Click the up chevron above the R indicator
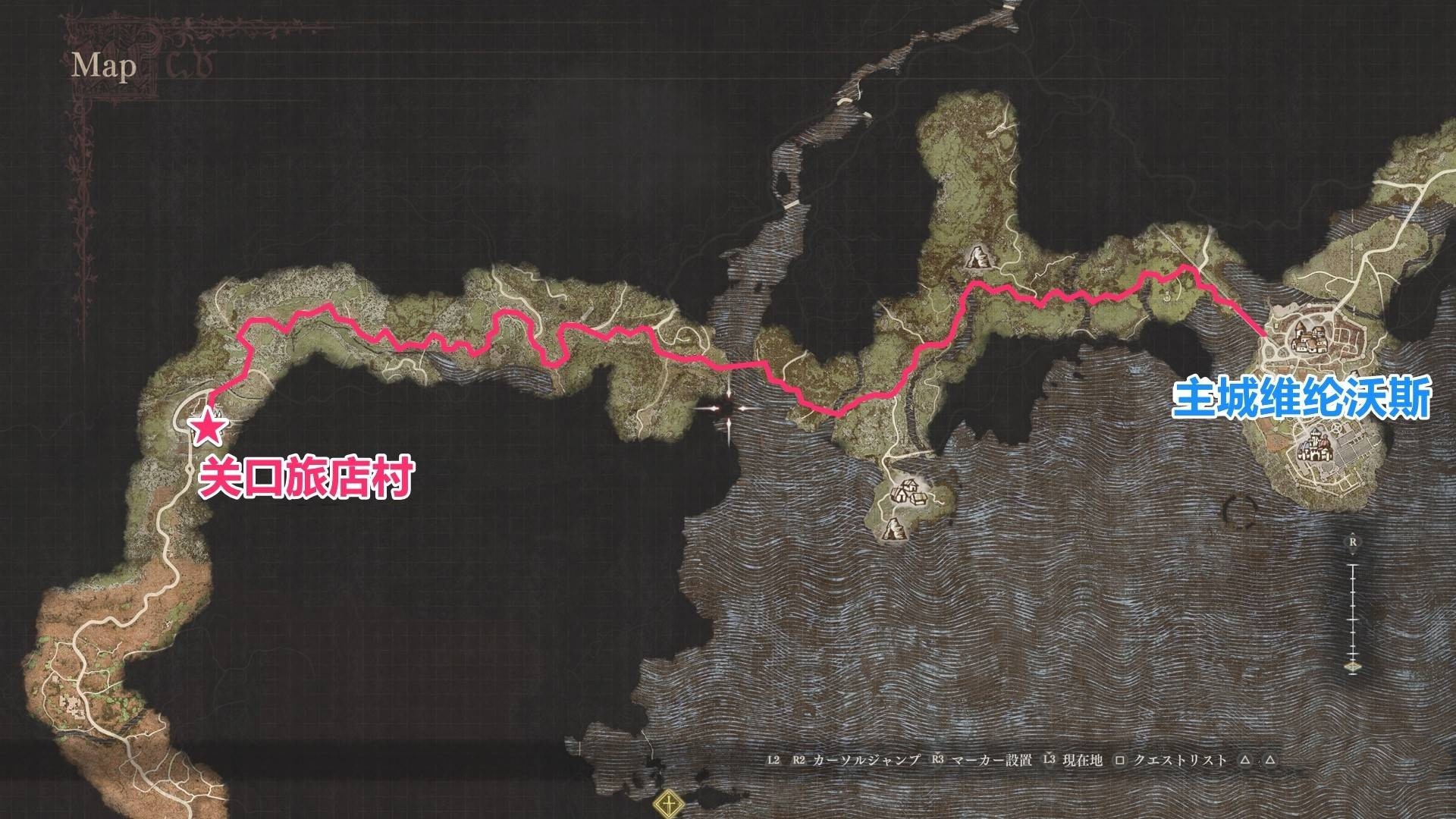 click(x=1352, y=532)
